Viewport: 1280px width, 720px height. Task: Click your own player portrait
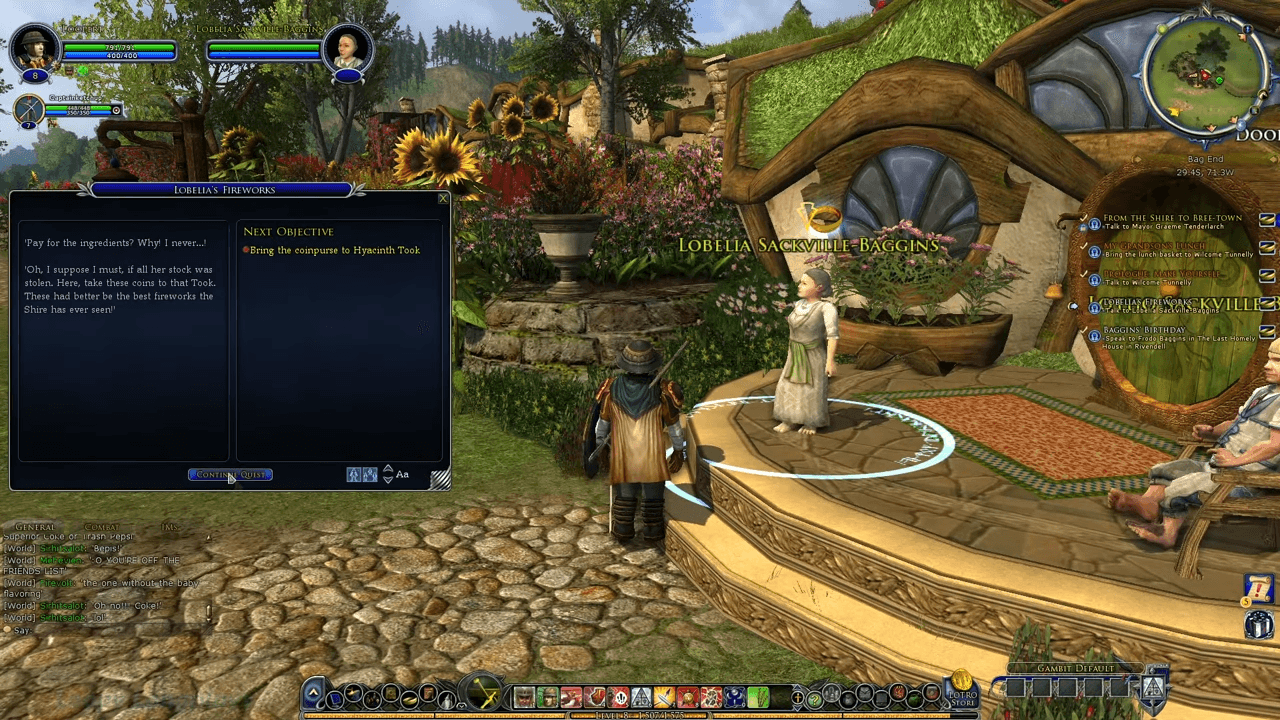pyautogui.click(x=36, y=48)
